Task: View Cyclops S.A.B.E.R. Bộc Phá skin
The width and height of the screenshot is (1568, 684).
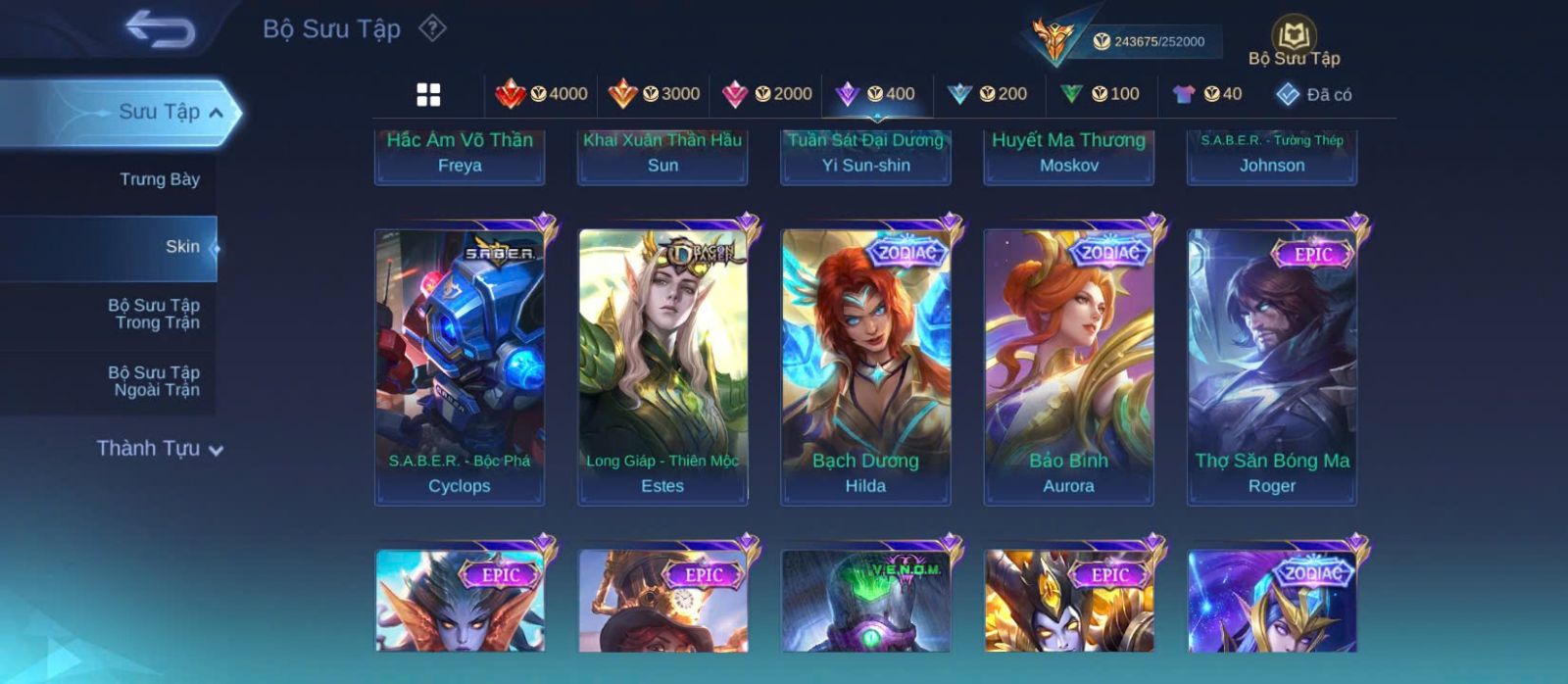Action: point(460,367)
